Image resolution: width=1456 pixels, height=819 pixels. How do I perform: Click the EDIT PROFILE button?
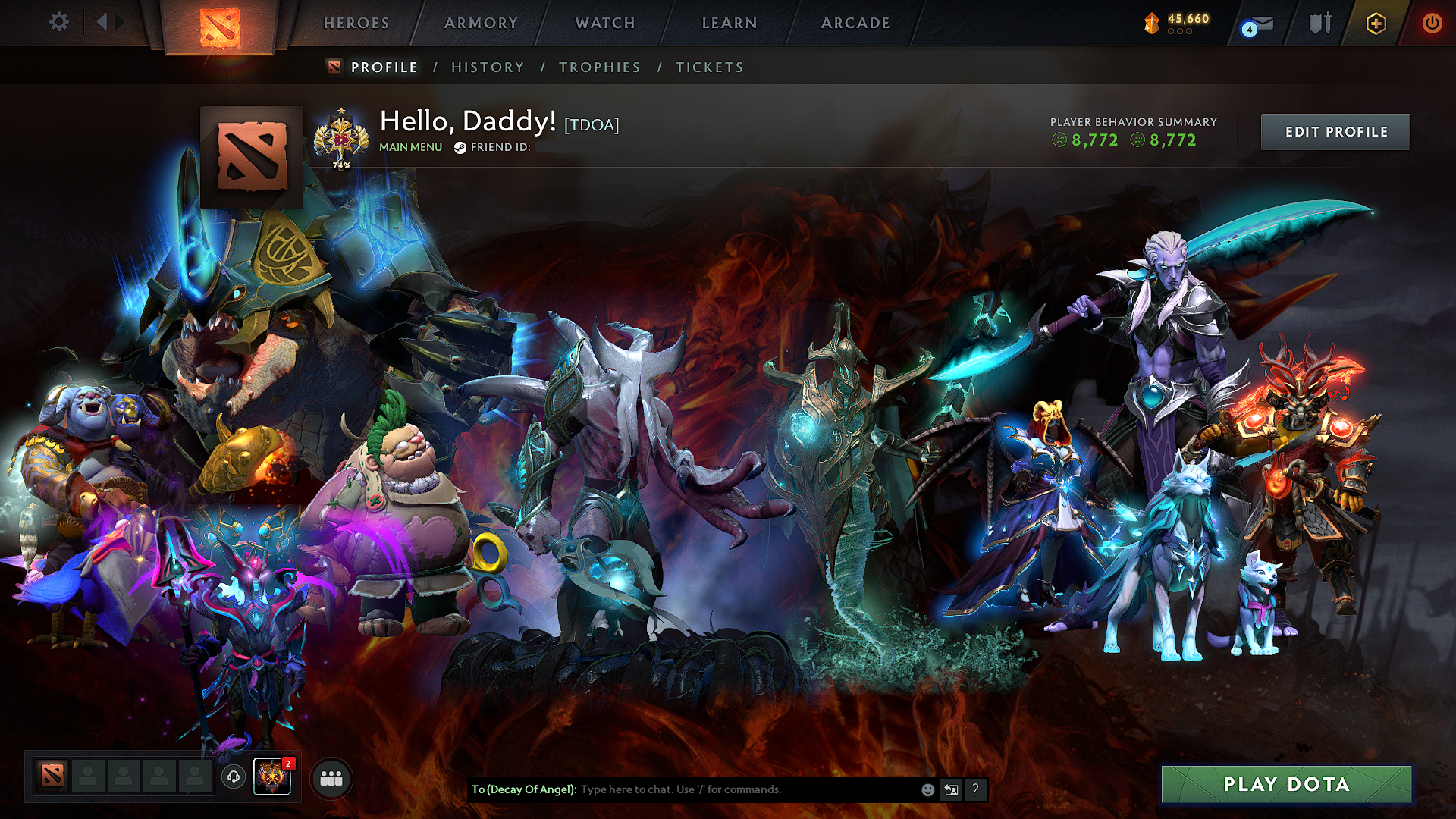tap(1335, 131)
